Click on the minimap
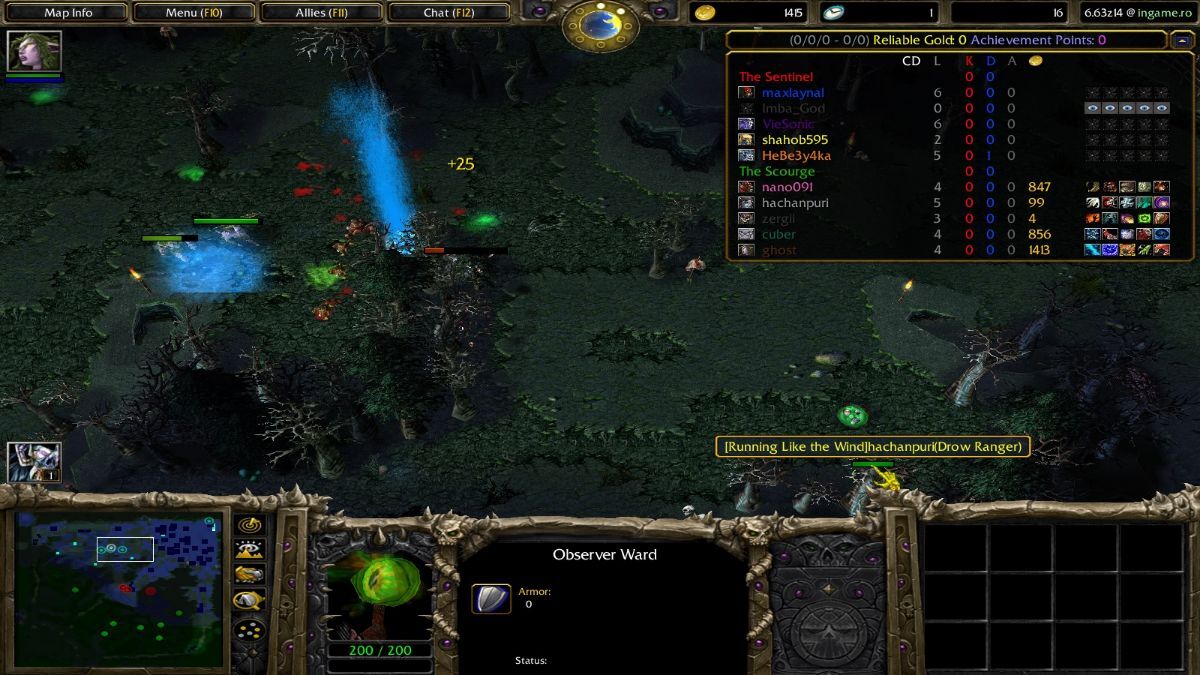 (118, 588)
